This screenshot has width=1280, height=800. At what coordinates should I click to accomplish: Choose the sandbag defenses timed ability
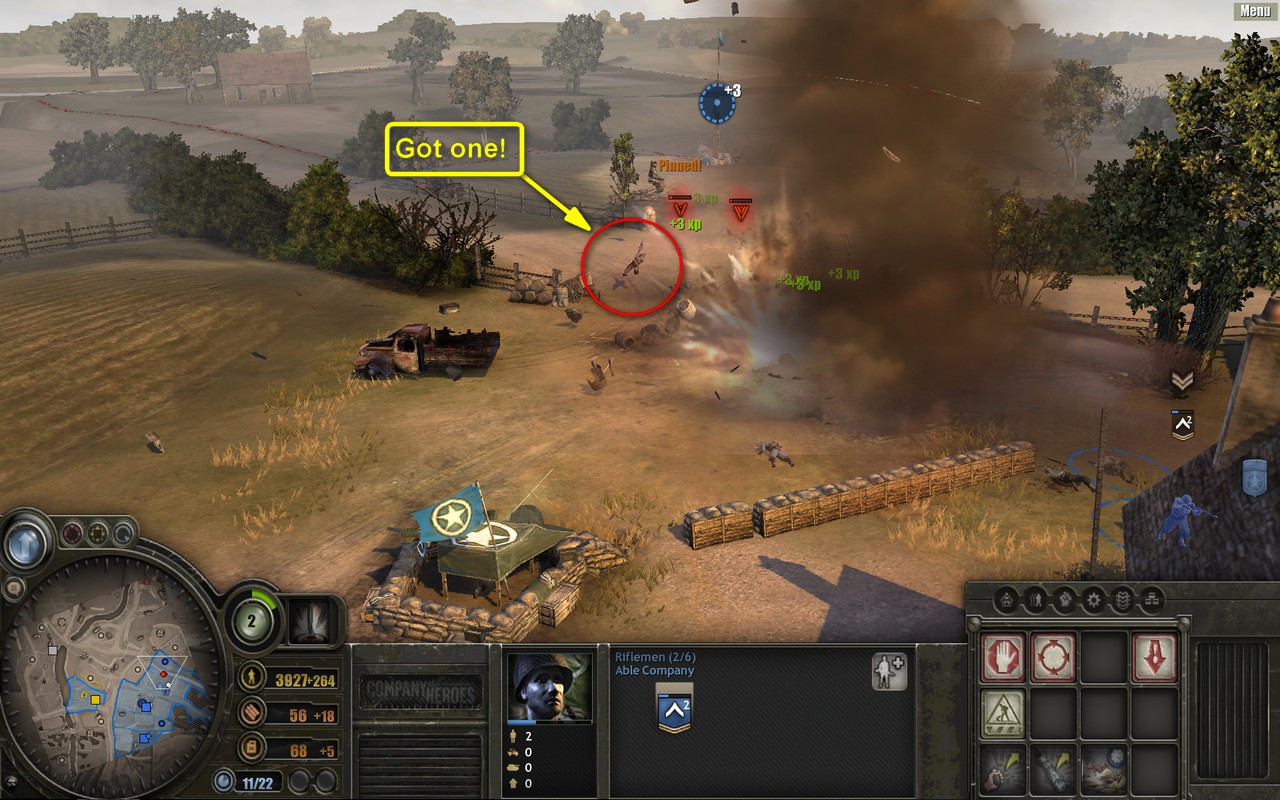[x=1104, y=769]
